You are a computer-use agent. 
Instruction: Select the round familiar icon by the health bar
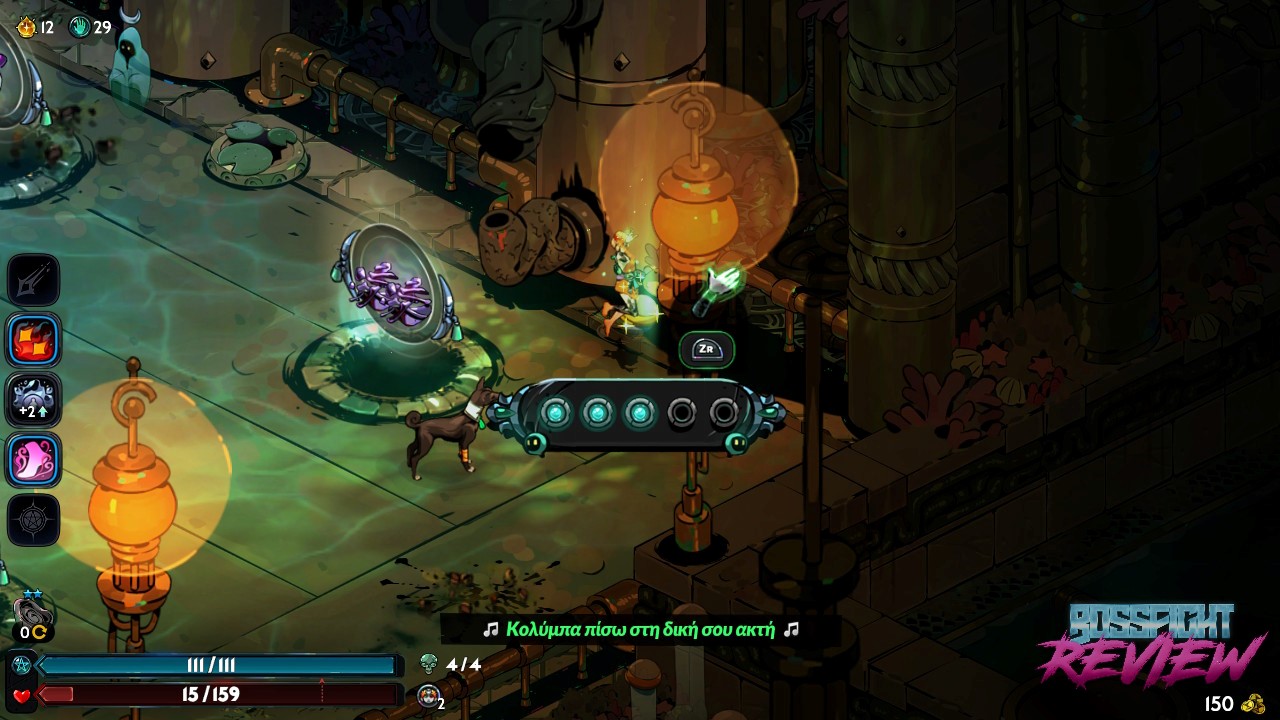pyautogui.click(x=429, y=696)
